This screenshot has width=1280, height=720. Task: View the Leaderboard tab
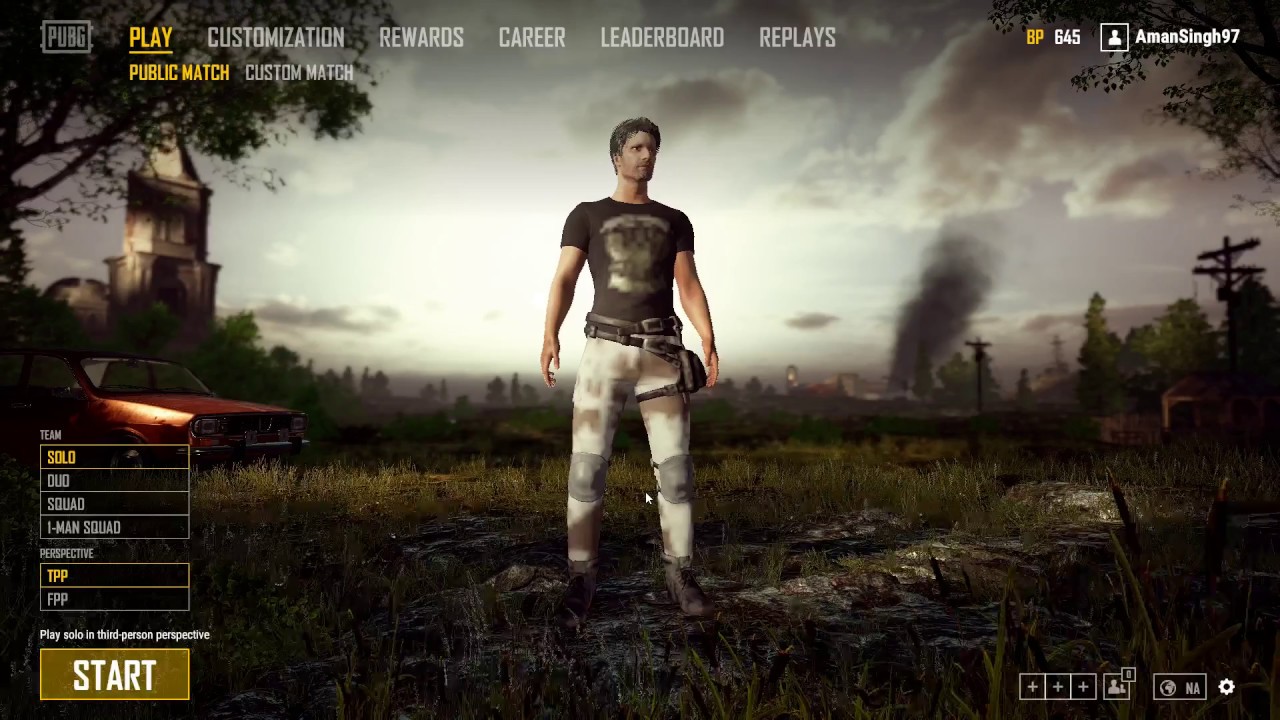[662, 38]
